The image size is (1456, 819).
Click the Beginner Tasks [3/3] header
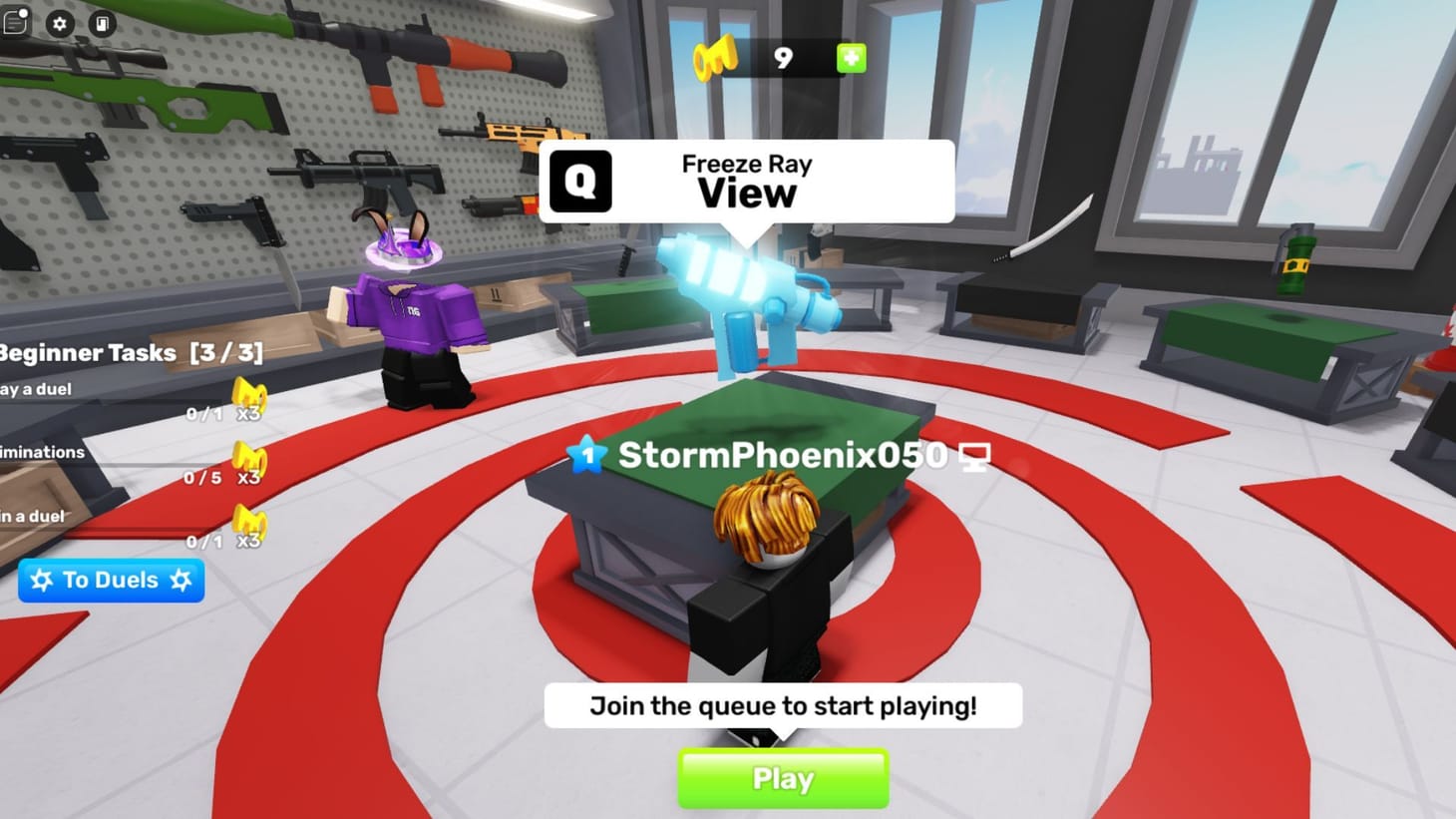130,352
